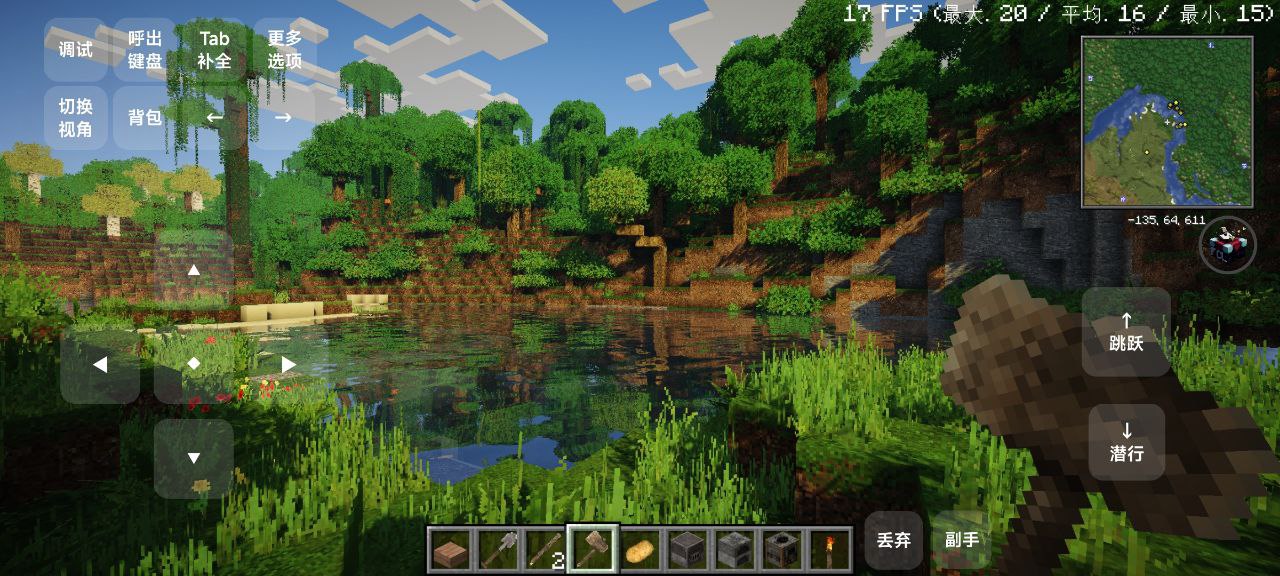Screen dimensions: 1280x576
Task: Open the 背包 inventory
Action: tap(145, 117)
